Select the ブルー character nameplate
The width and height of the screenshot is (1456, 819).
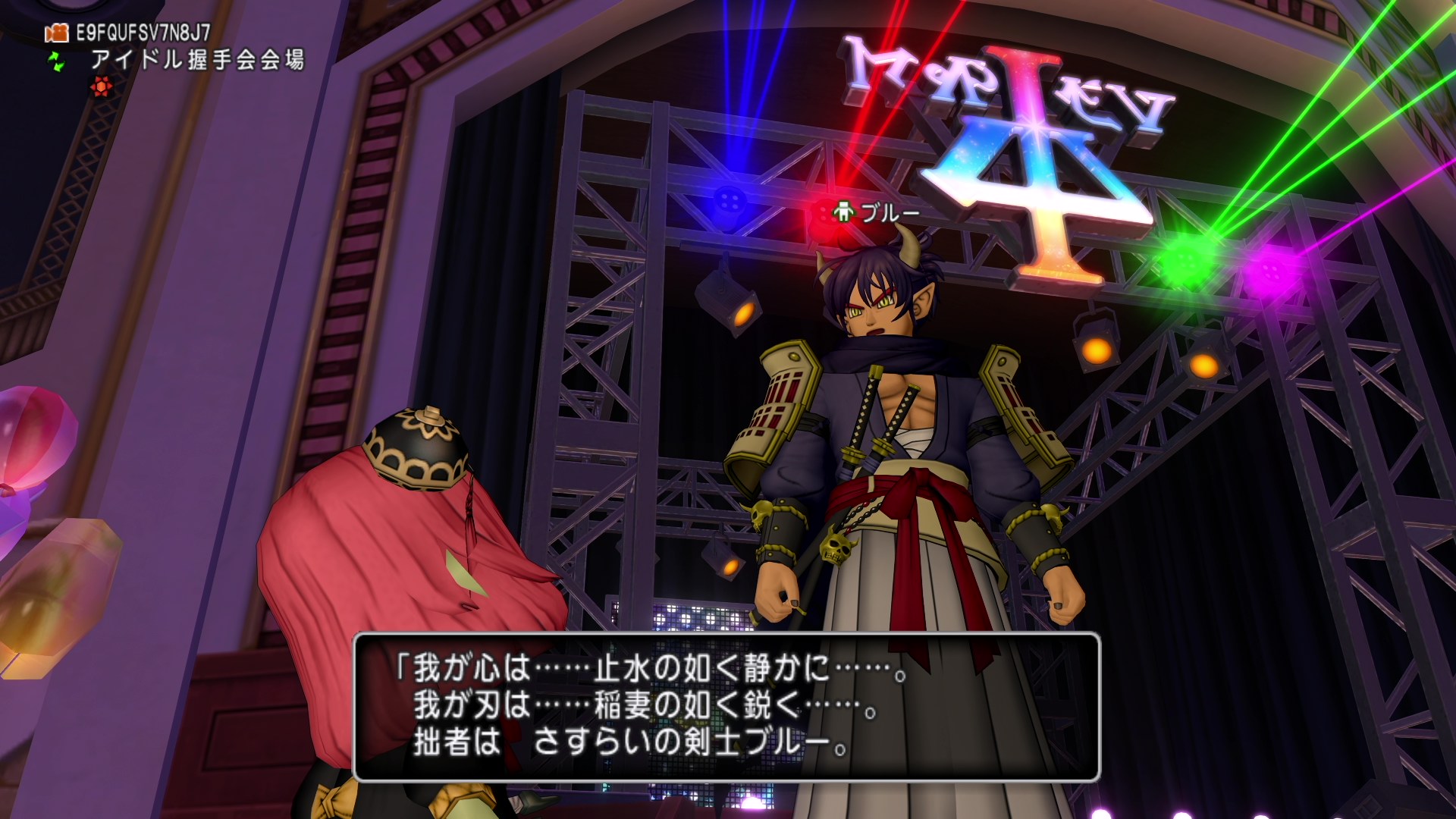(x=877, y=212)
